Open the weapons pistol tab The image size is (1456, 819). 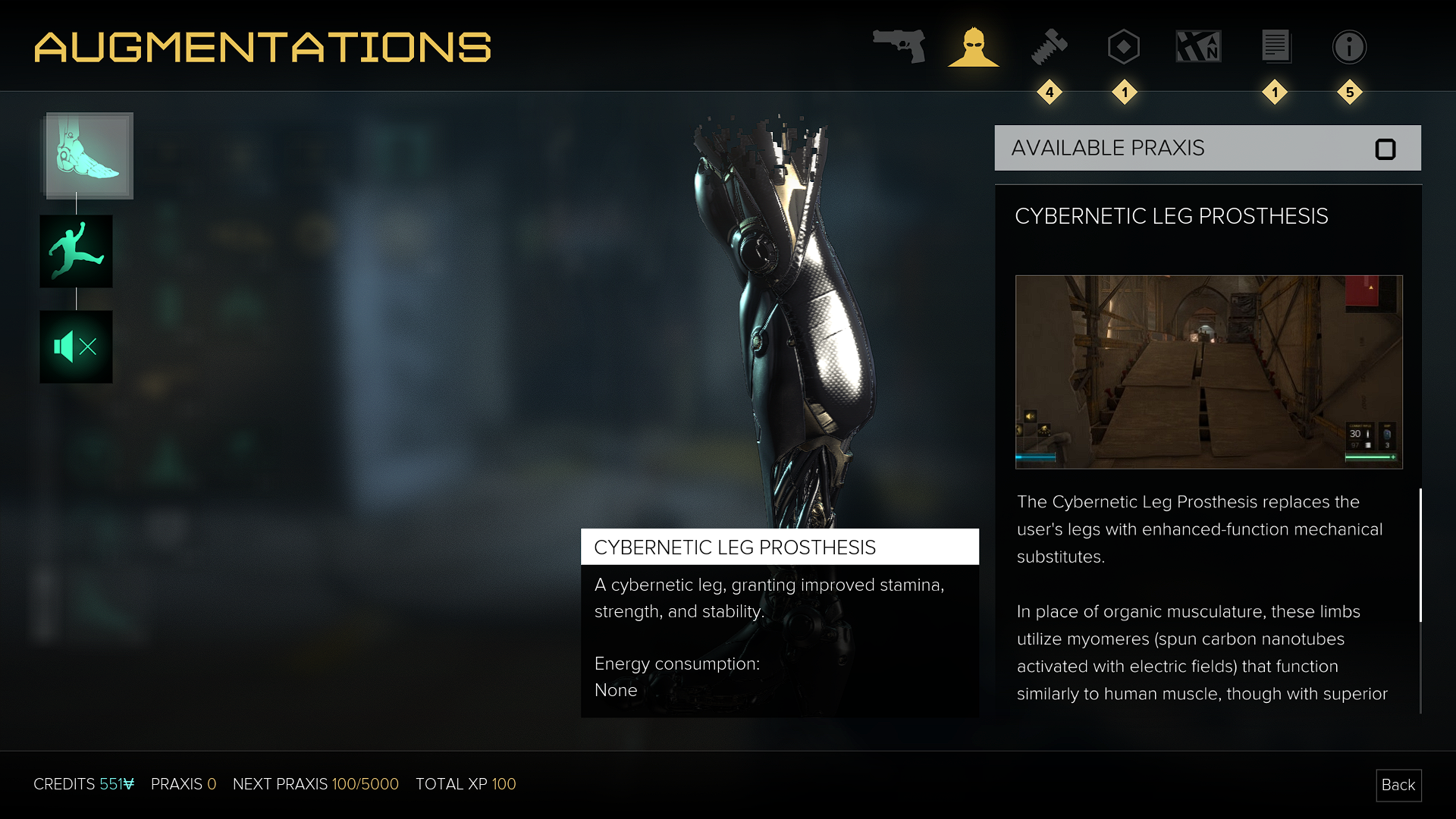point(899,46)
